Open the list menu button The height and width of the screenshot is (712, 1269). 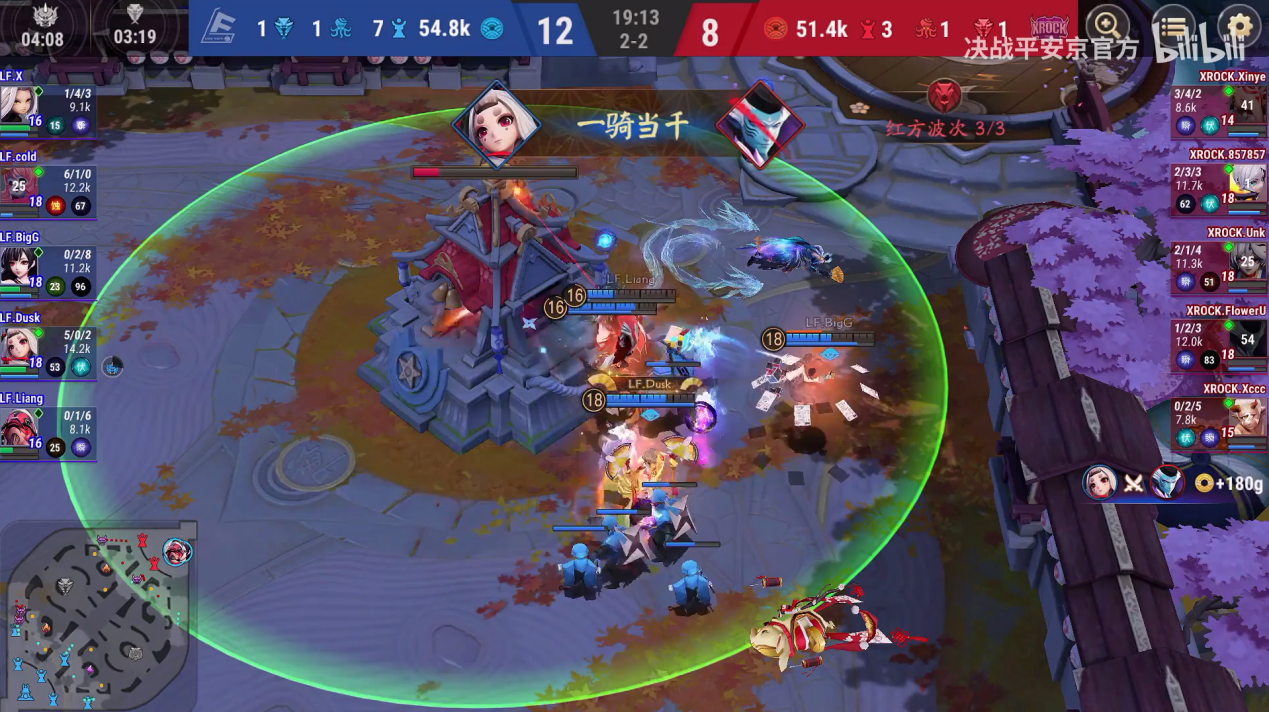point(1174,25)
